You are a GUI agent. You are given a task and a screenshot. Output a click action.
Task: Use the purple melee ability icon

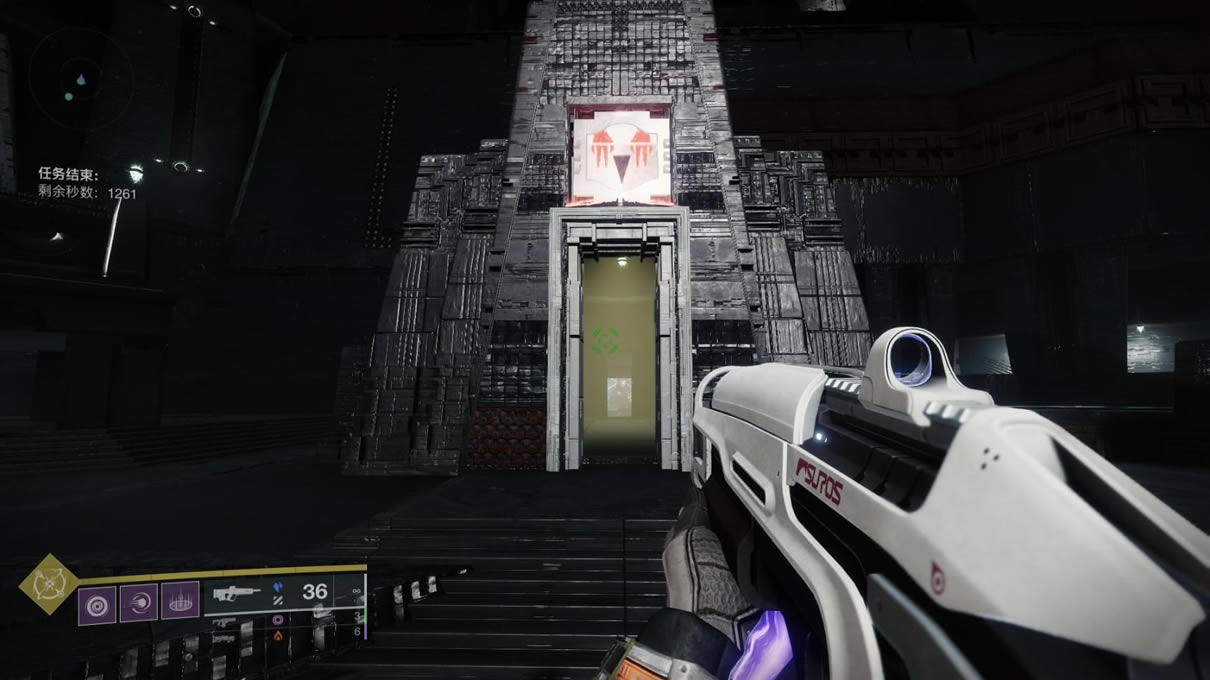click(x=139, y=602)
